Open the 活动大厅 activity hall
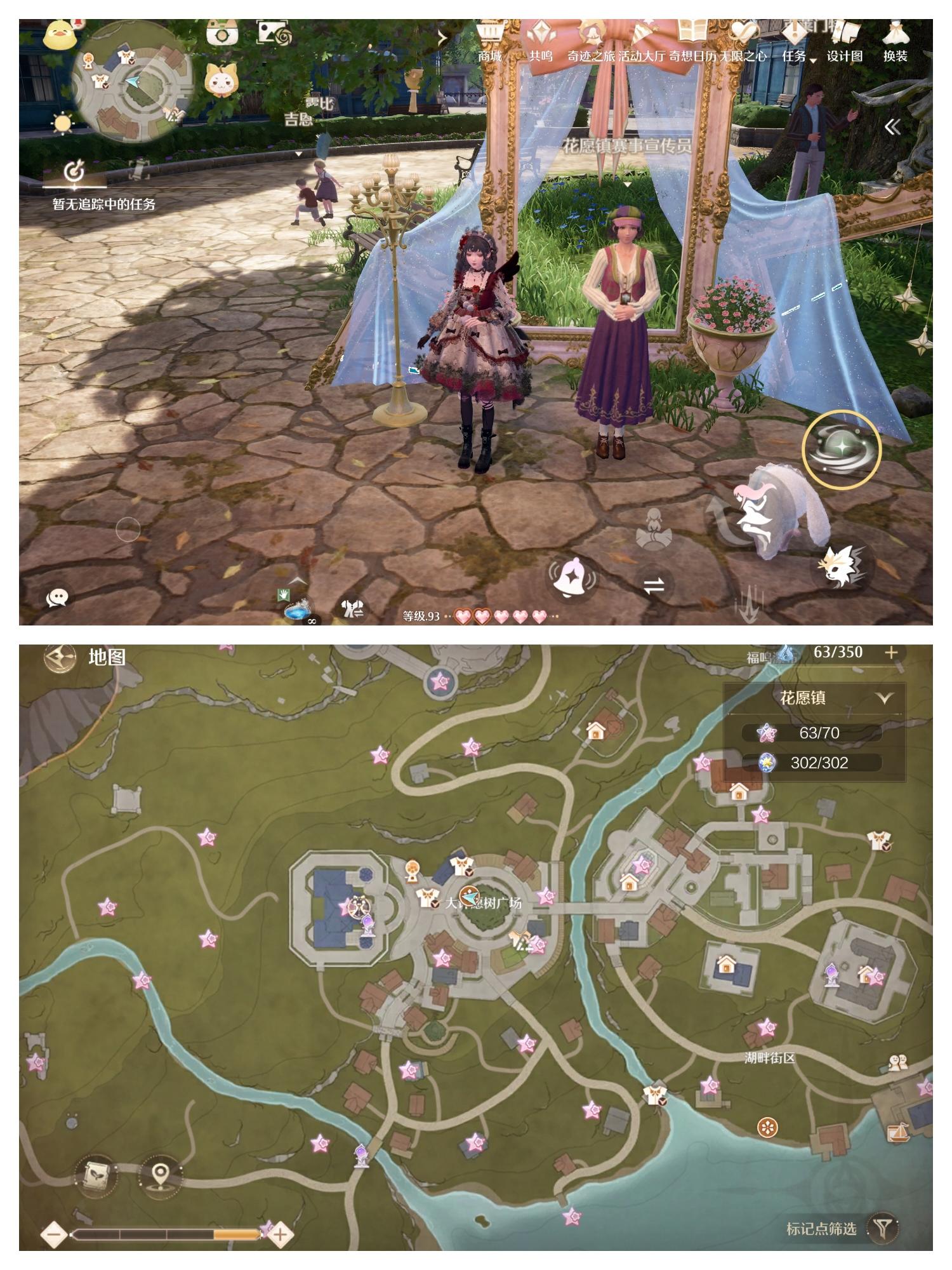 click(x=641, y=56)
